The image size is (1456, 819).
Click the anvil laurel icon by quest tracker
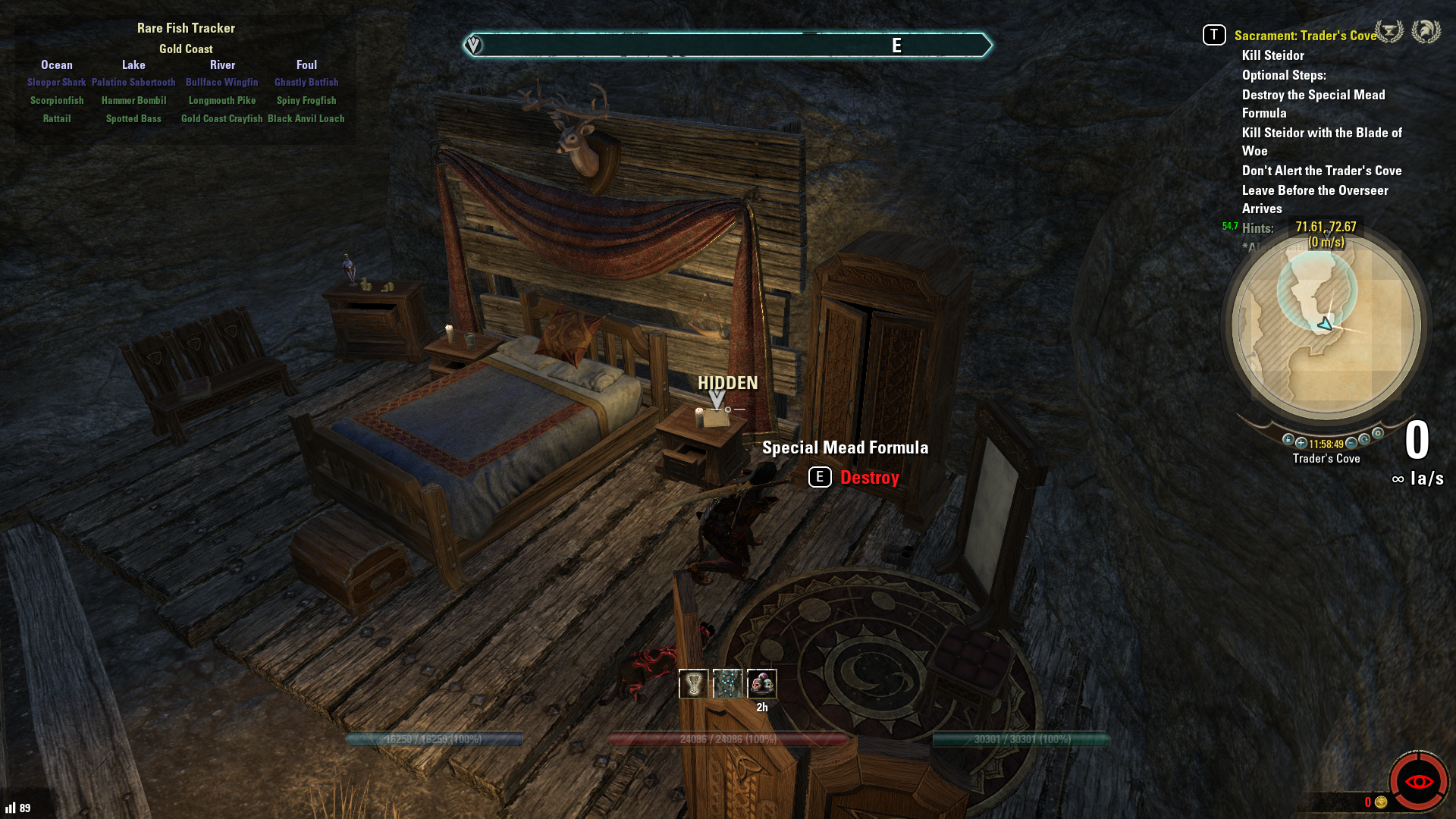tap(1389, 32)
